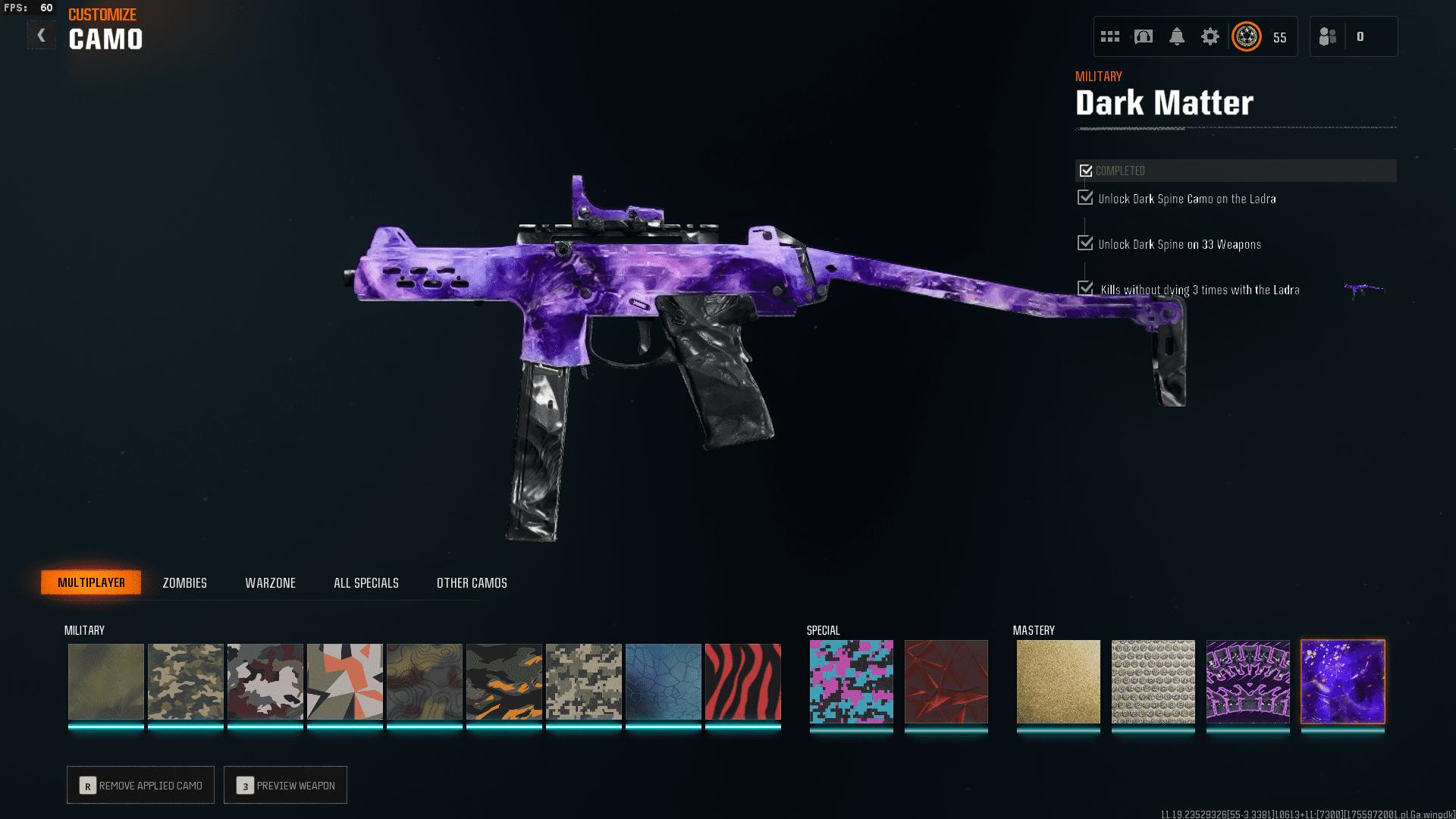Select the Other Camos tab
This screenshot has height=819, width=1456.
pos(472,582)
